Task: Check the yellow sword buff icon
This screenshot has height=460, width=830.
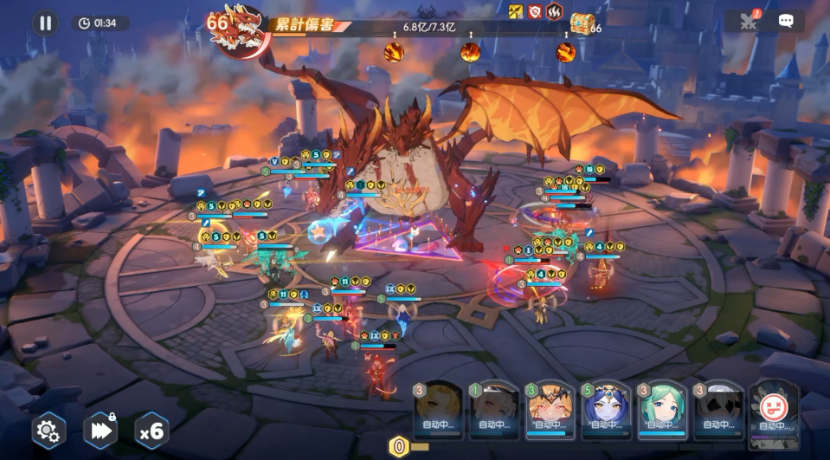Action: tap(516, 12)
